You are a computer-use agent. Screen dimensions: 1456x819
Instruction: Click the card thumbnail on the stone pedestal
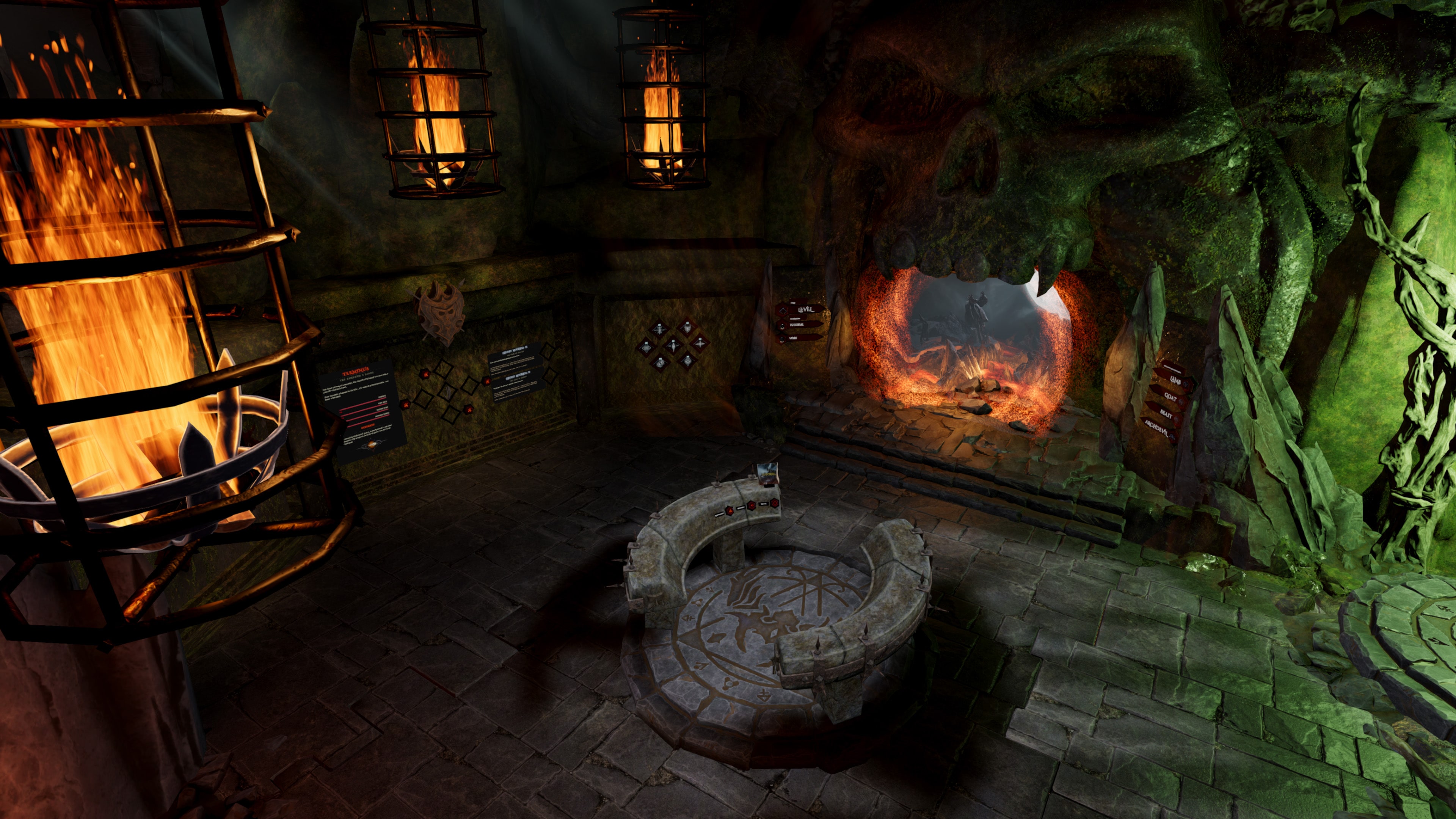(767, 474)
